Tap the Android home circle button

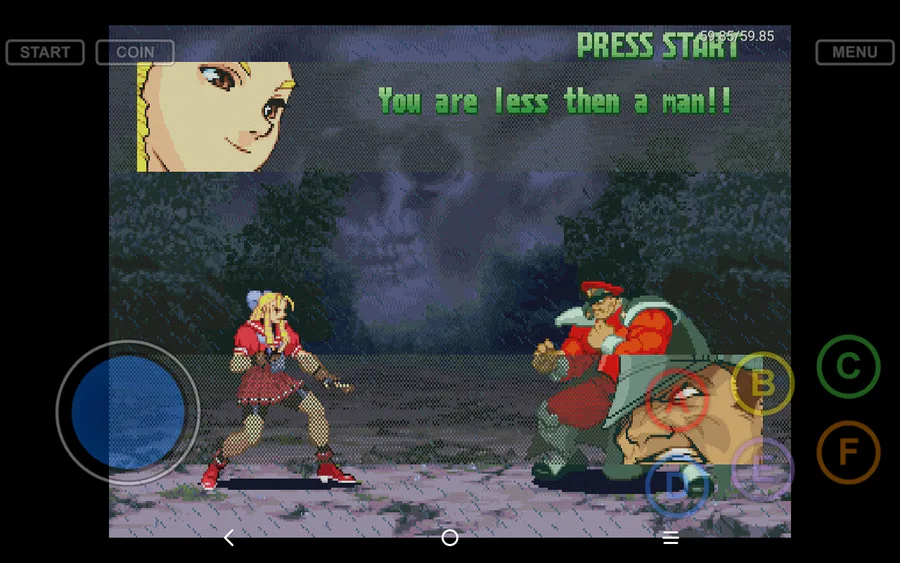(x=450, y=538)
